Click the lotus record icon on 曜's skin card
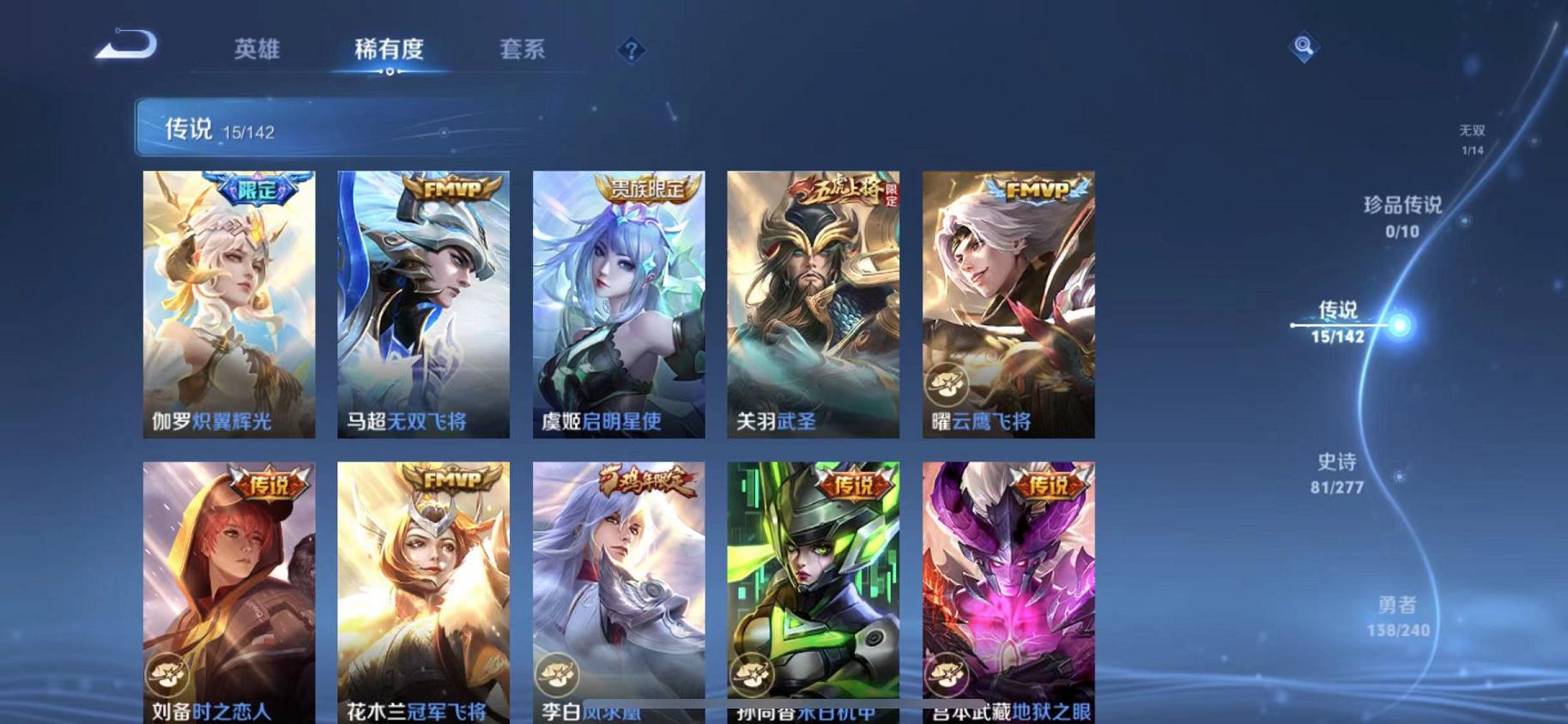 point(947,385)
